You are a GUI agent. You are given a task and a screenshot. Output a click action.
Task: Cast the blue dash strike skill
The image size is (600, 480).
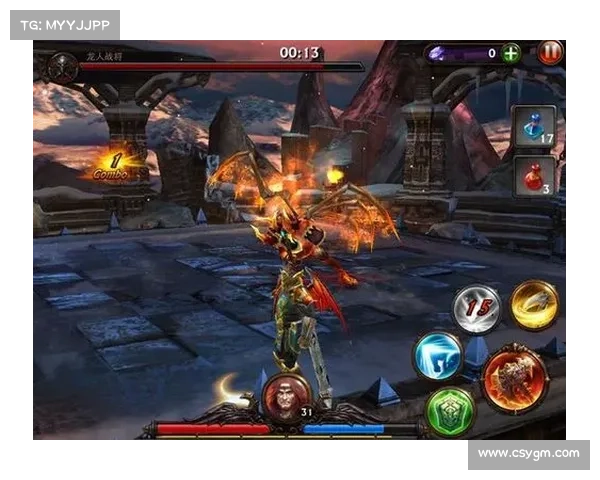[x=439, y=356]
